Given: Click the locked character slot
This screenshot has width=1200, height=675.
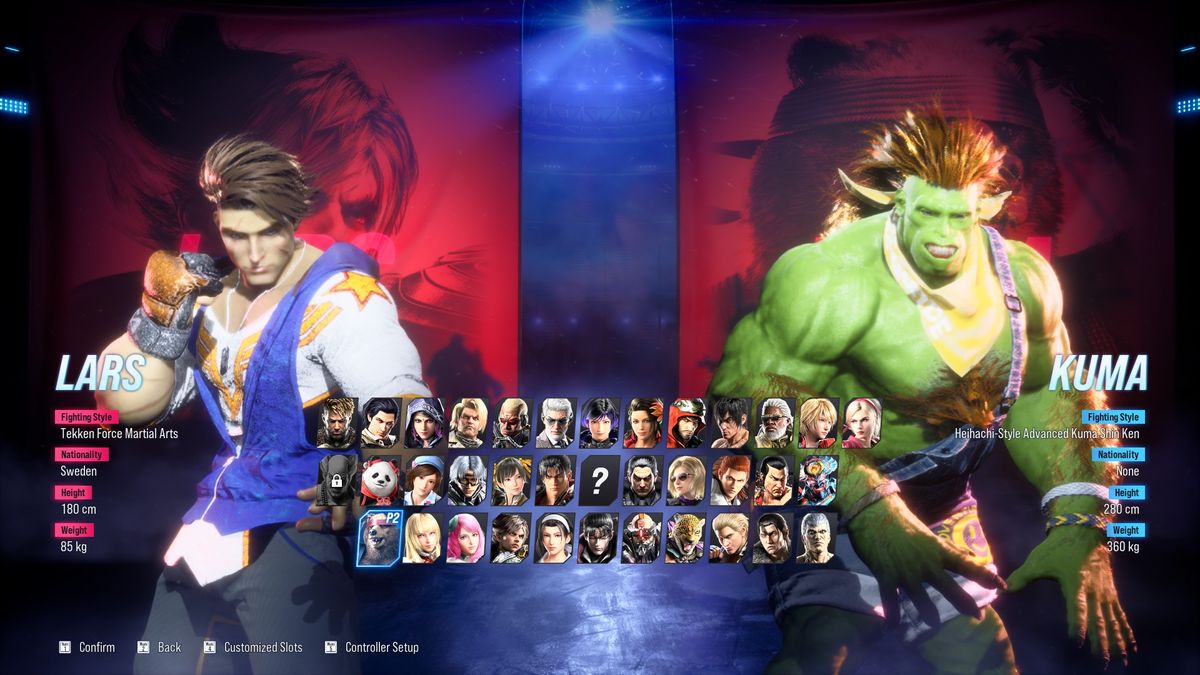Looking at the screenshot, I should pos(336,481).
